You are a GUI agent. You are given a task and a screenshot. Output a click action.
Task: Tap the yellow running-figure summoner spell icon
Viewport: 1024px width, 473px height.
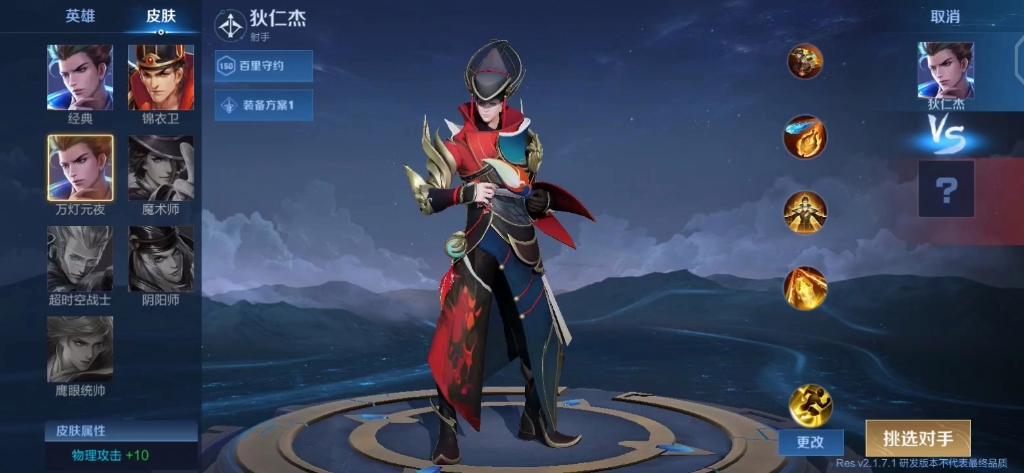click(810, 404)
